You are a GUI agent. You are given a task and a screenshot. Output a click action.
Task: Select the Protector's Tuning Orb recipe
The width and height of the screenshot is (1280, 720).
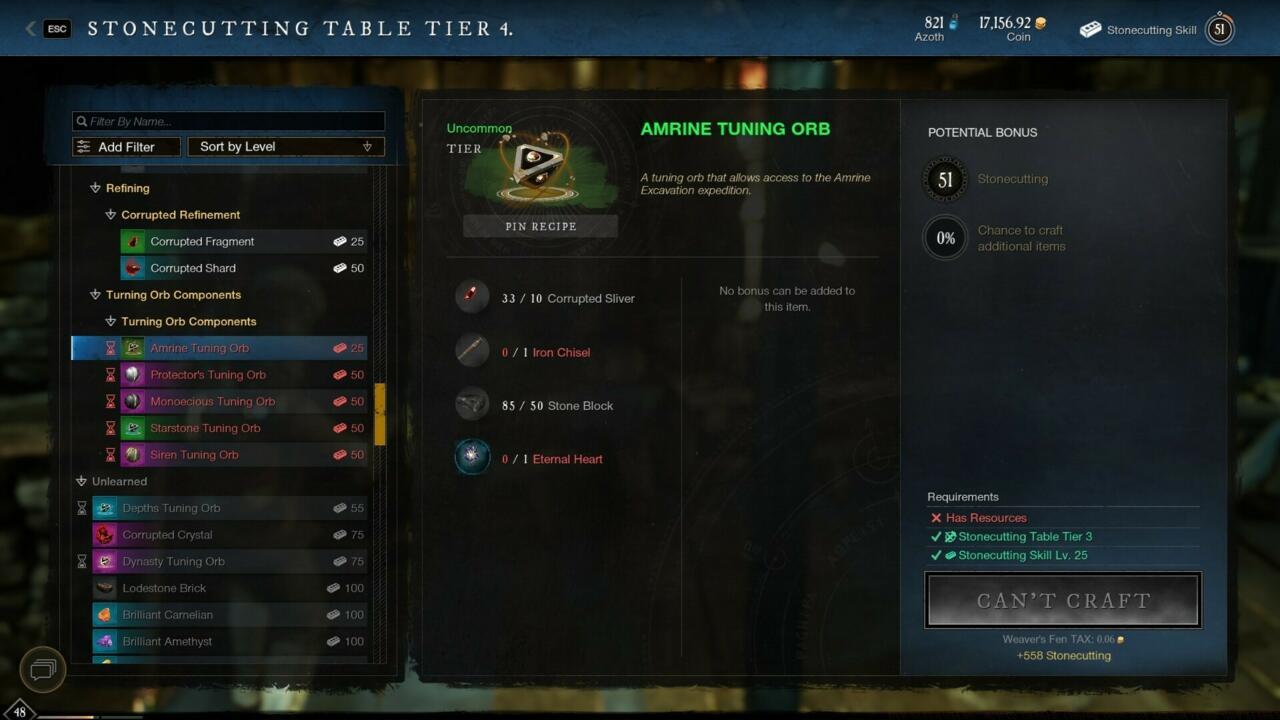[208, 375]
